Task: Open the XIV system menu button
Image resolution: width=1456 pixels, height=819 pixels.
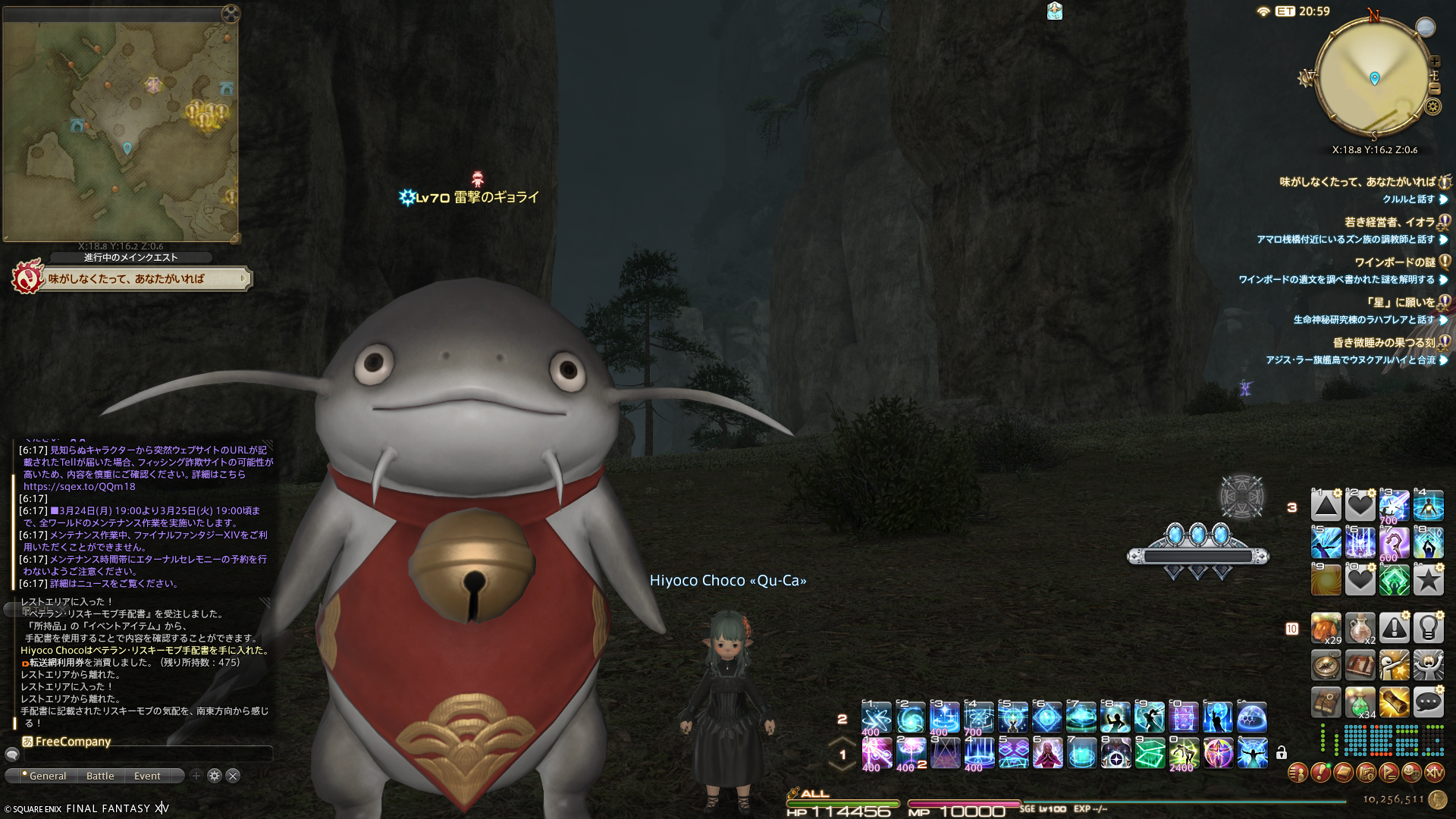Action: [x=1434, y=773]
